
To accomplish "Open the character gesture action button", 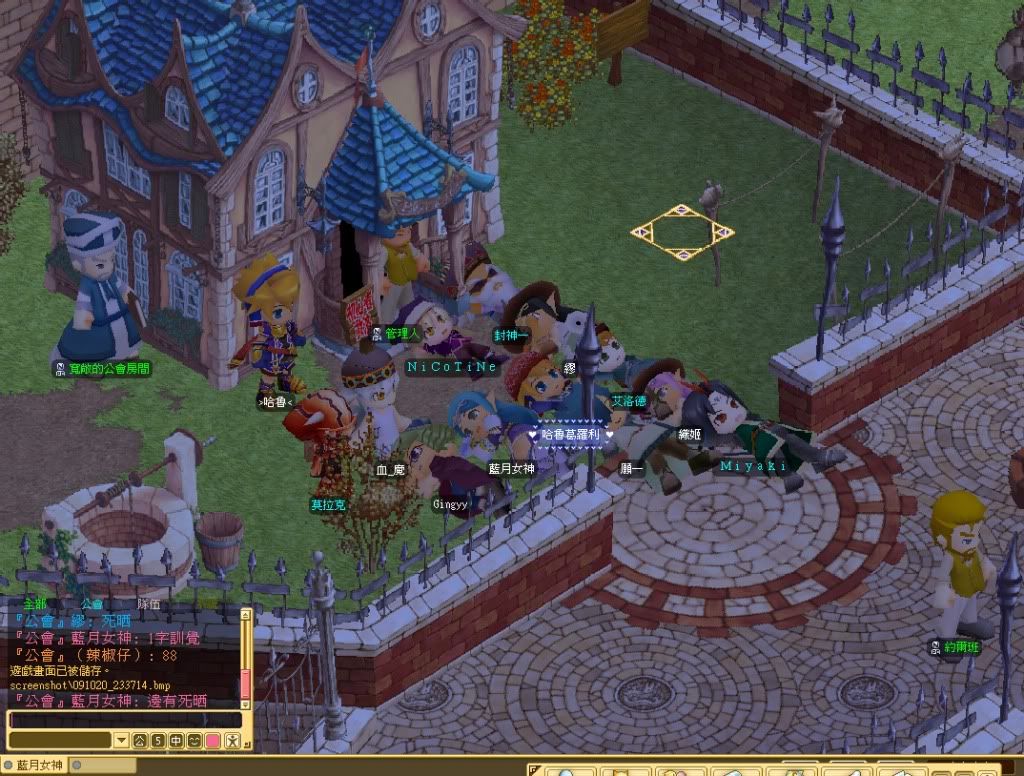I will click(x=232, y=741).
